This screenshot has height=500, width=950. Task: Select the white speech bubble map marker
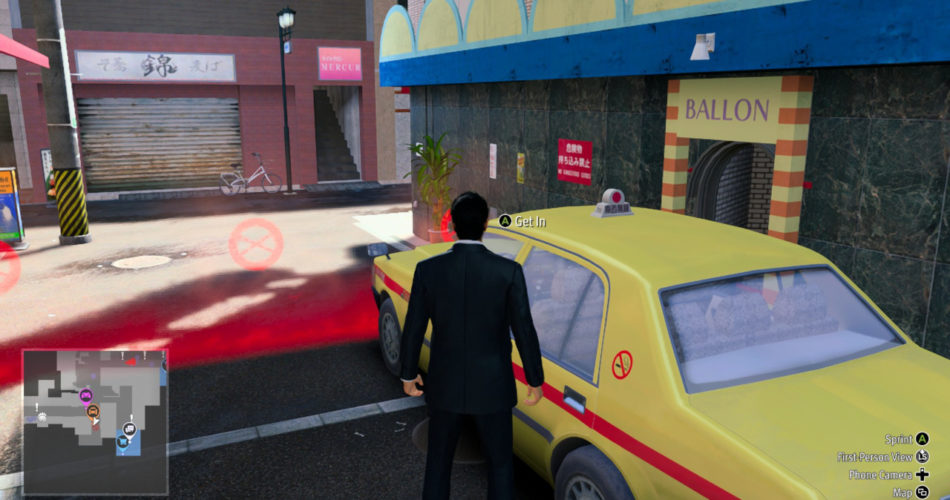[x=129, y=430]
